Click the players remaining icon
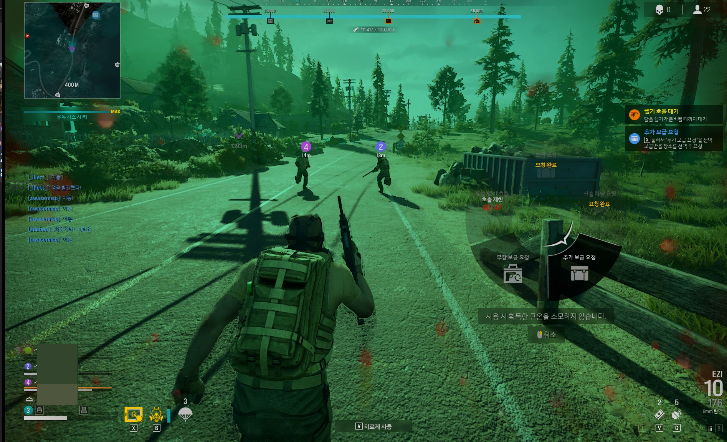The height and width of the screenshot is (442, 727). (x=696, y=9)
